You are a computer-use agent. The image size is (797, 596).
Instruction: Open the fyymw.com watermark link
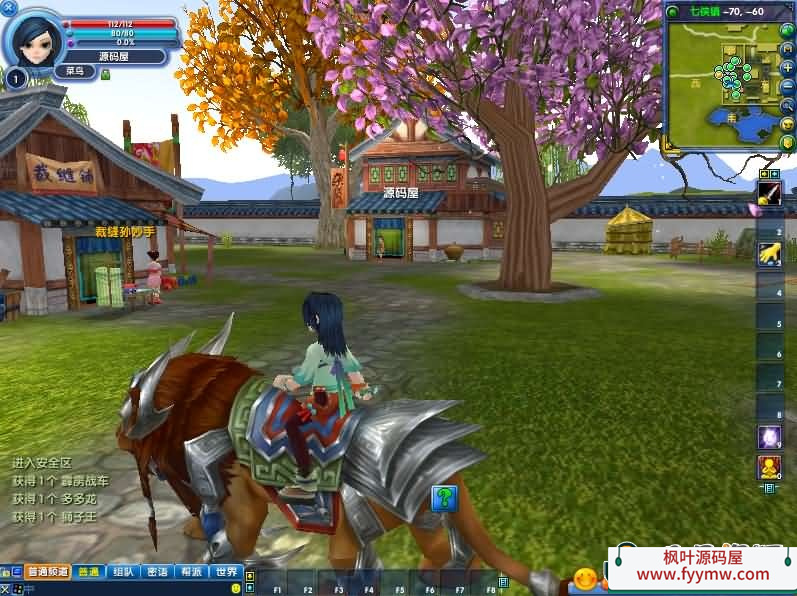[x=703, y=574]
